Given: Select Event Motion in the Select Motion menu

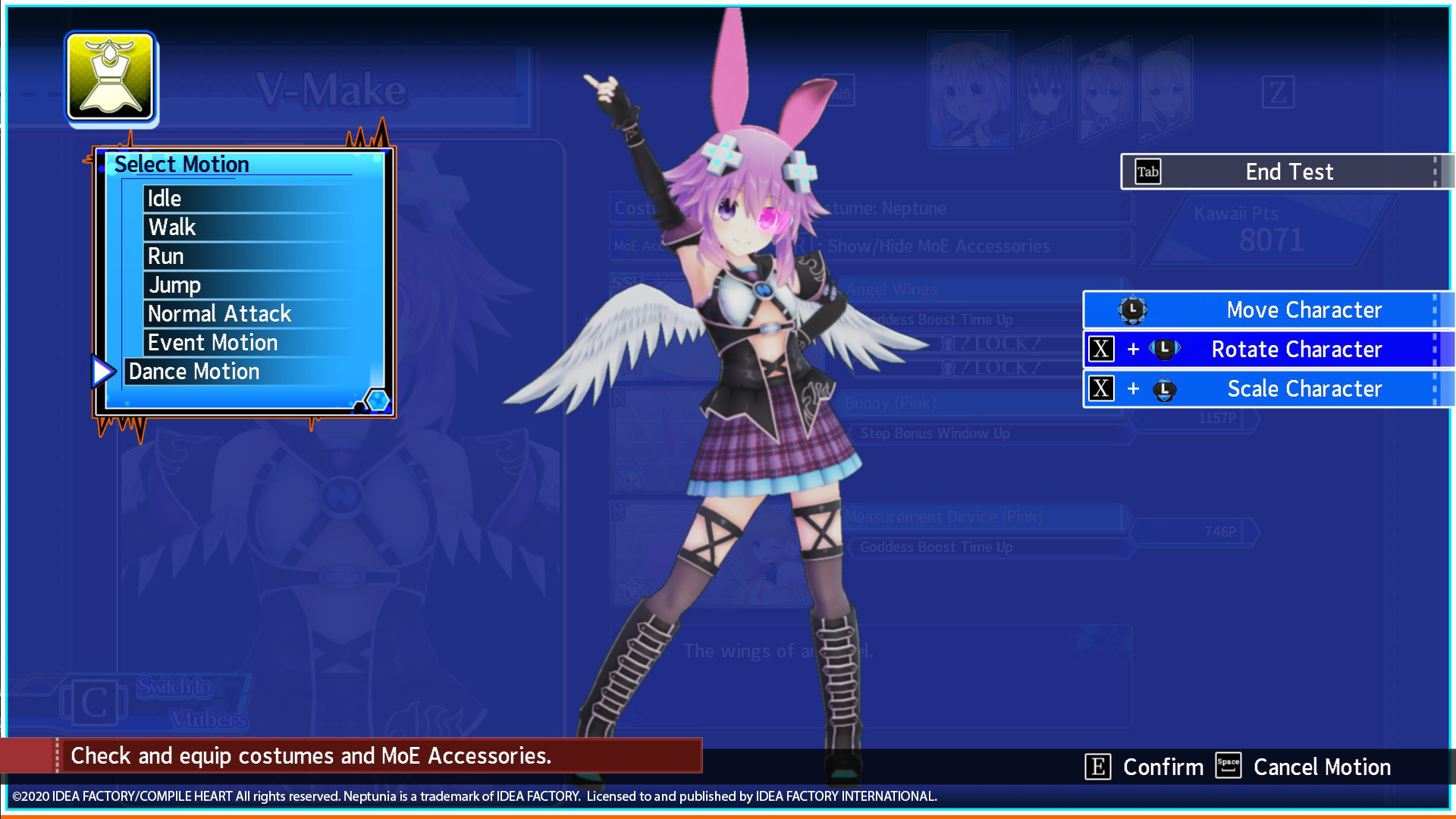Looking at the screenshot, I should coord(212,342).
